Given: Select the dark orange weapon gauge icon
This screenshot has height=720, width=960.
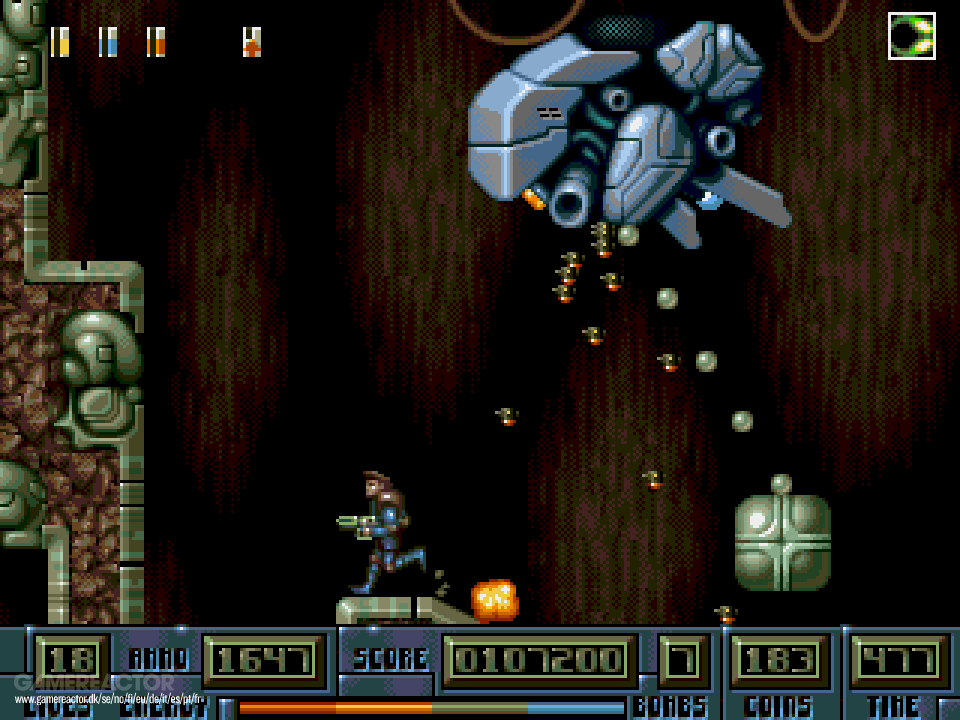Looking at the screenshot, I should click(156, 42).
